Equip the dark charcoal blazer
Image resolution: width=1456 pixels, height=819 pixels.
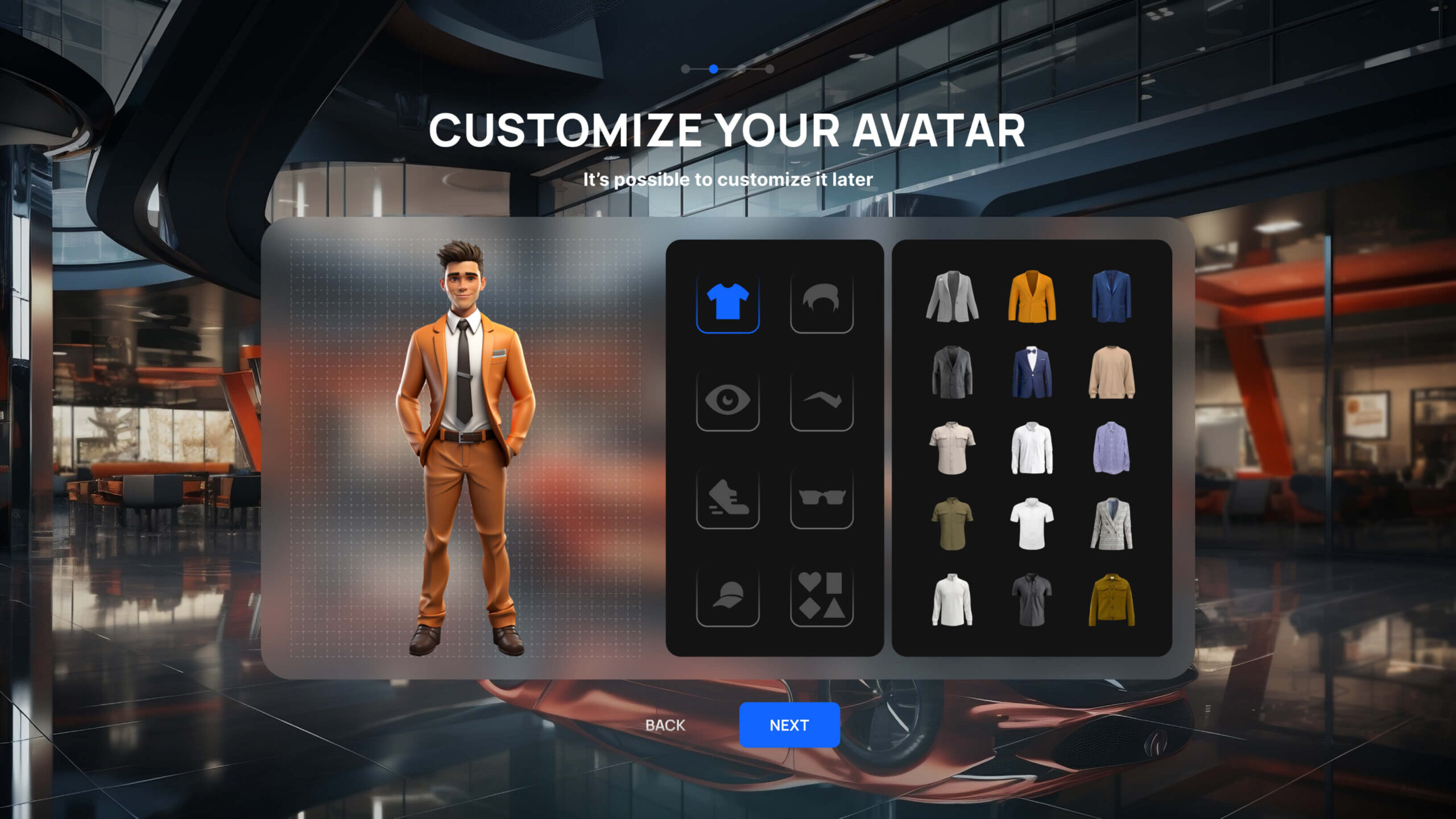coord(952,372)
